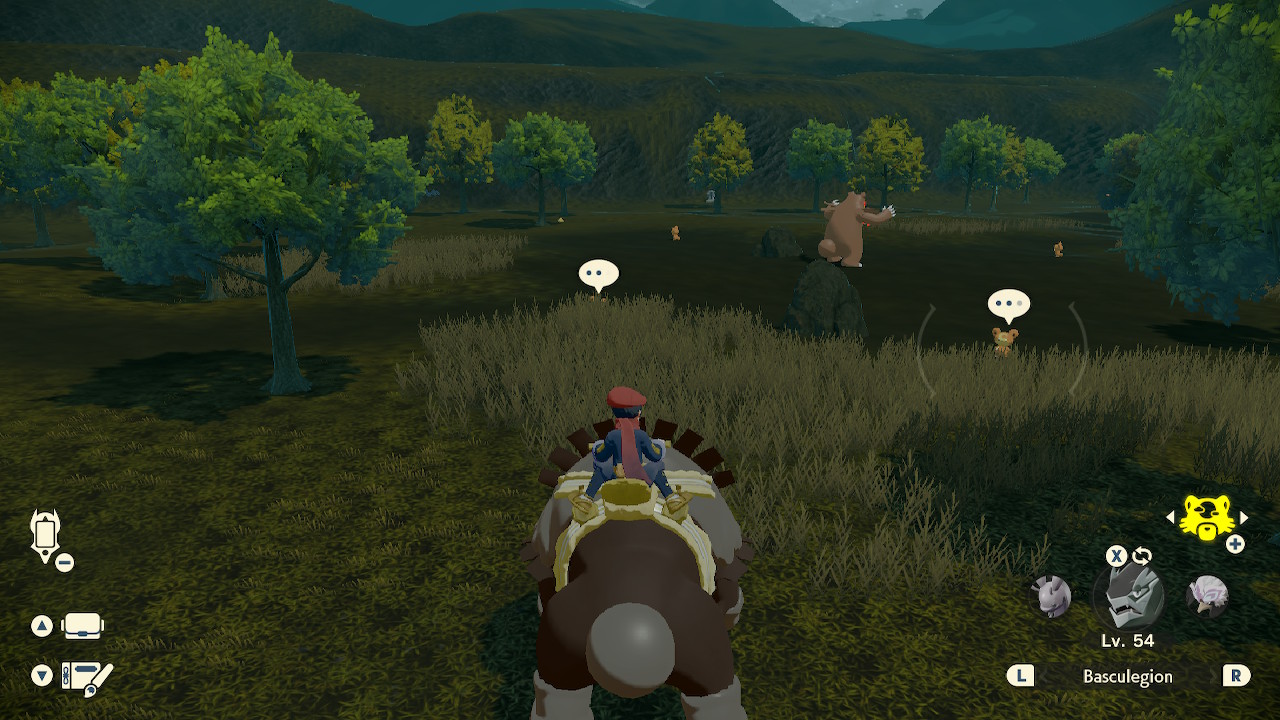Click the right arrow to cycle ride Pokémon
Viewport: 1280px width, 720px height.
click(1244, 518)
